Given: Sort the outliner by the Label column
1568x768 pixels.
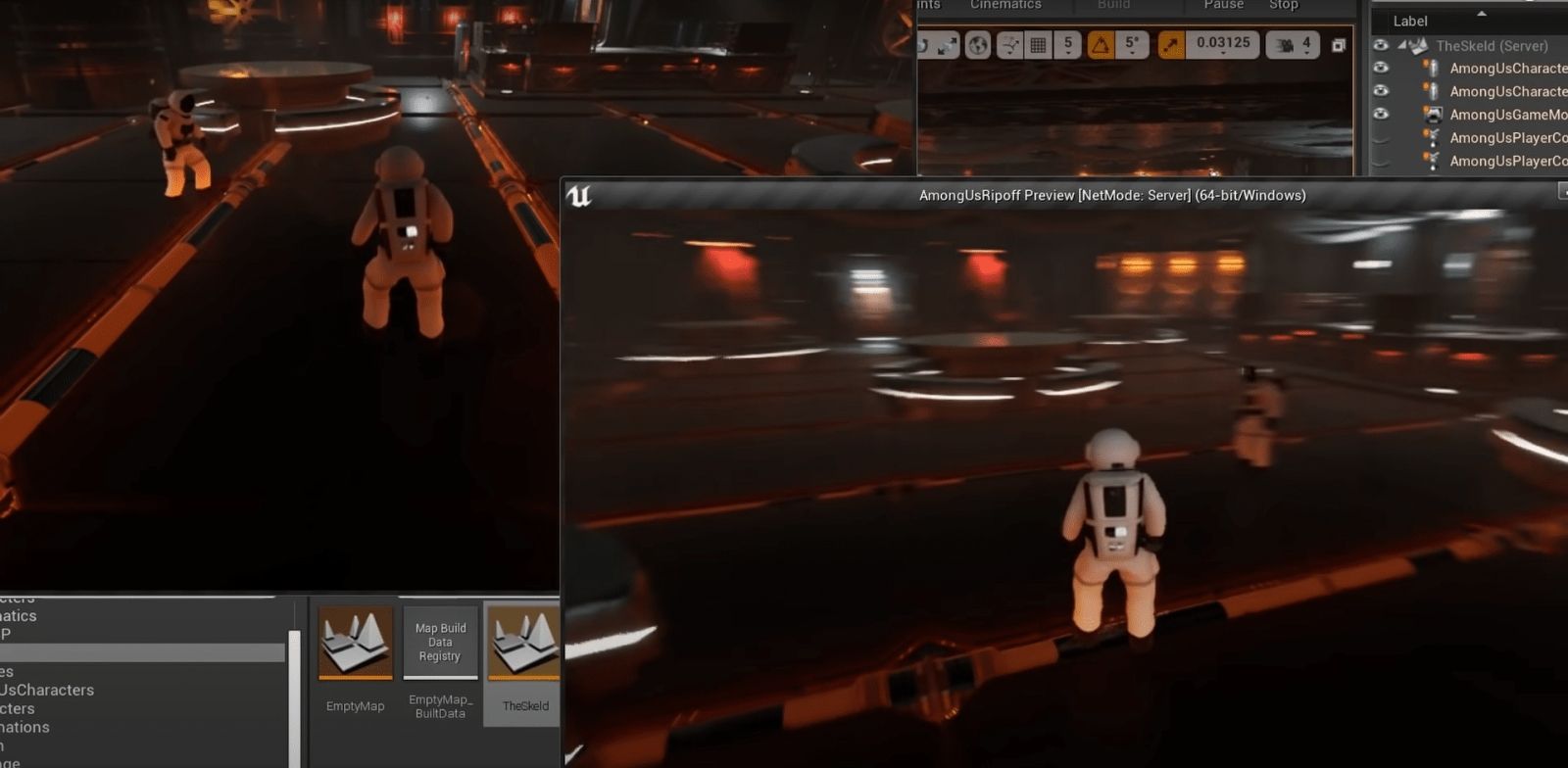Looking at the screenshot, I should [x=1410, y=21].
